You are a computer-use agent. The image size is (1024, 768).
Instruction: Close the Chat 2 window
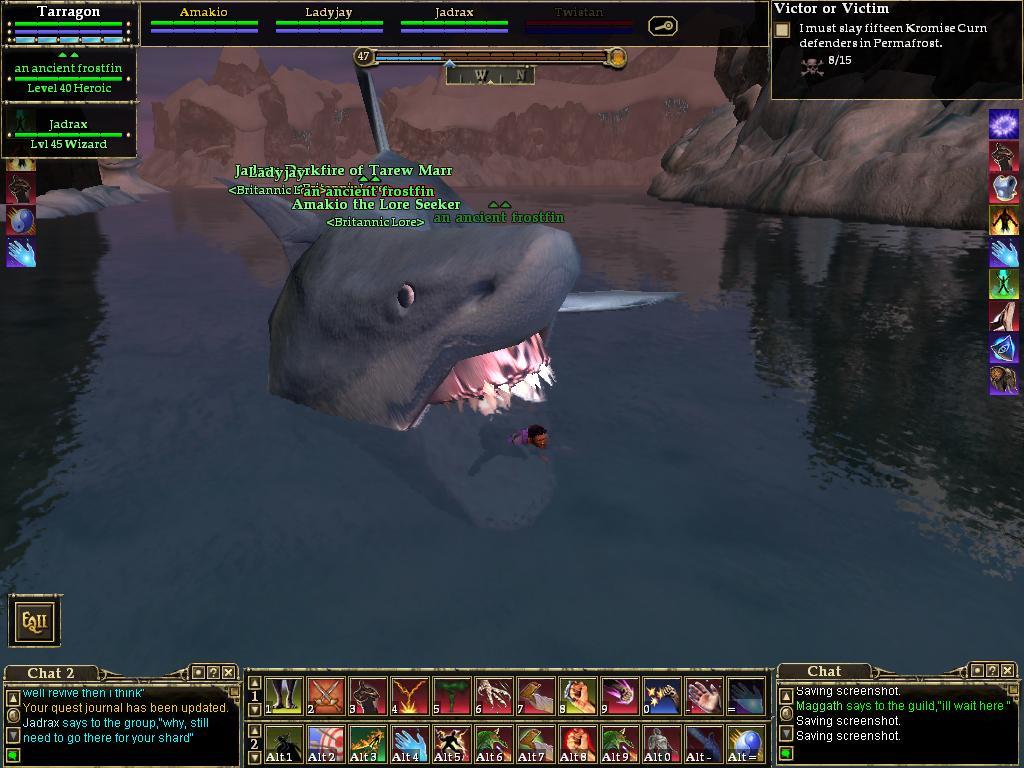[x=229, y=673]
